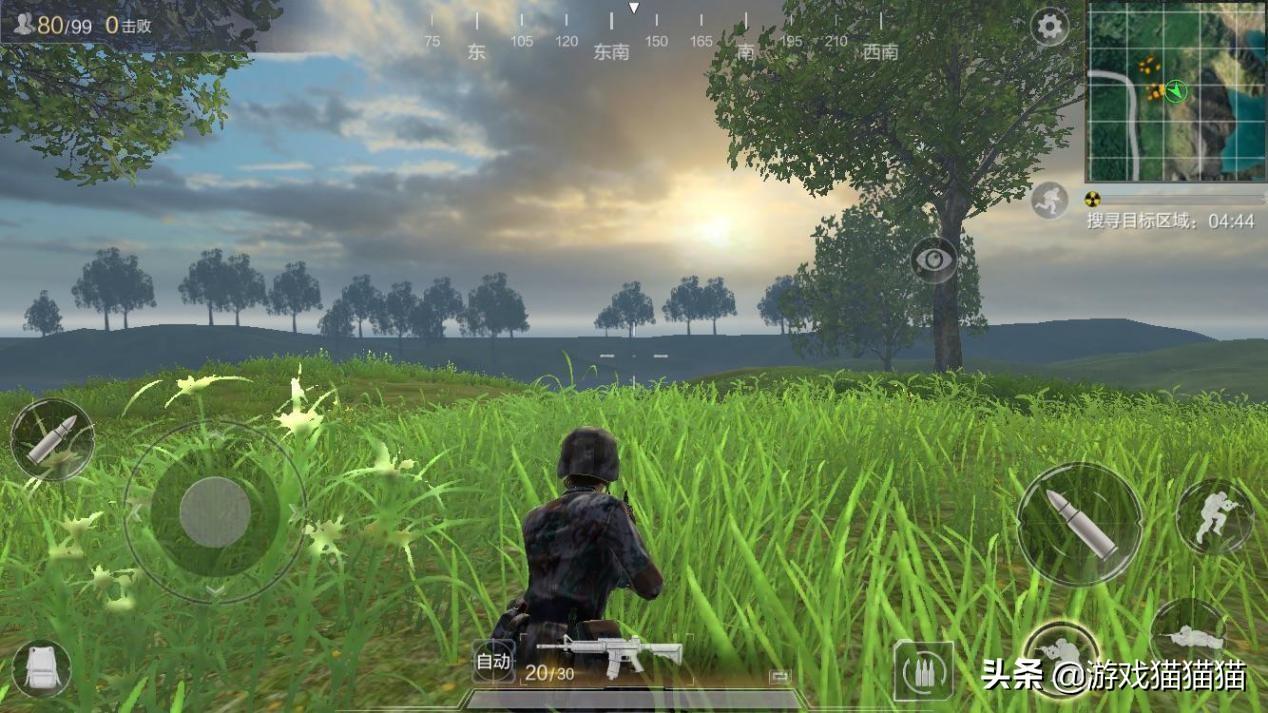Expand the minimap

(1175, 92)
